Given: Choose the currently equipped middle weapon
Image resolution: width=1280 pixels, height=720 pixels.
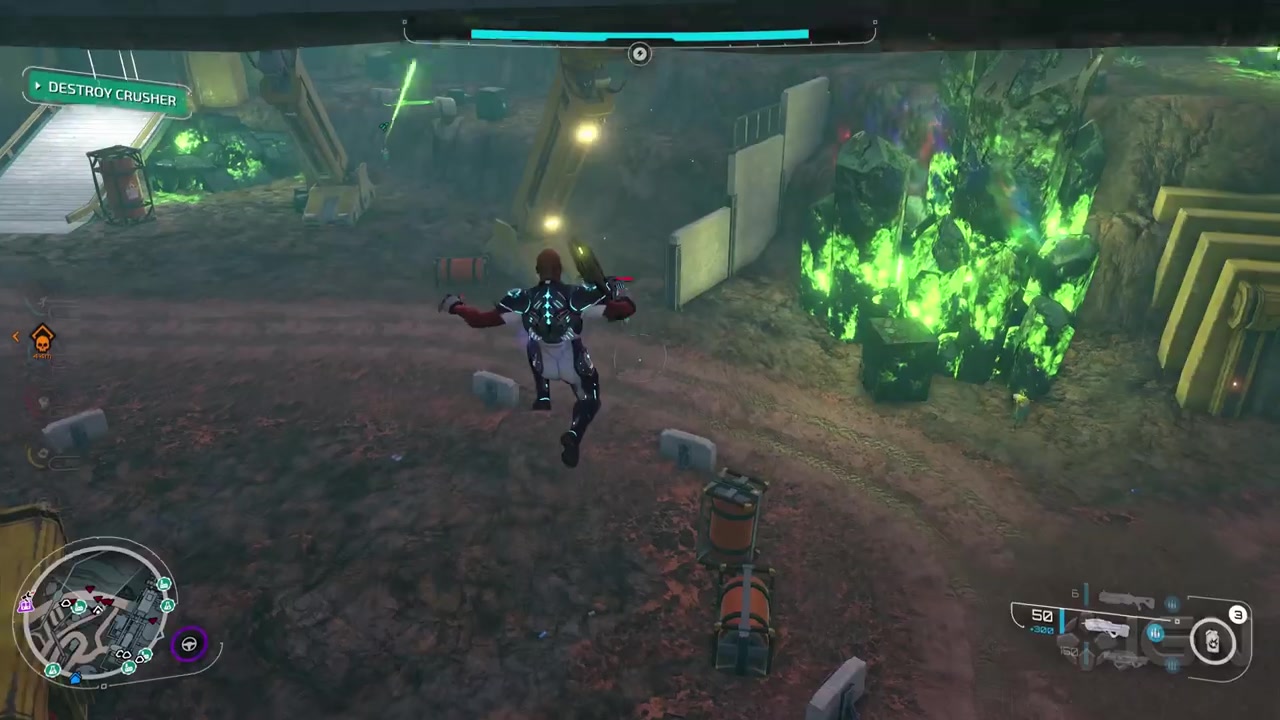Looking at the screenshot, I should click(1106, 629).
